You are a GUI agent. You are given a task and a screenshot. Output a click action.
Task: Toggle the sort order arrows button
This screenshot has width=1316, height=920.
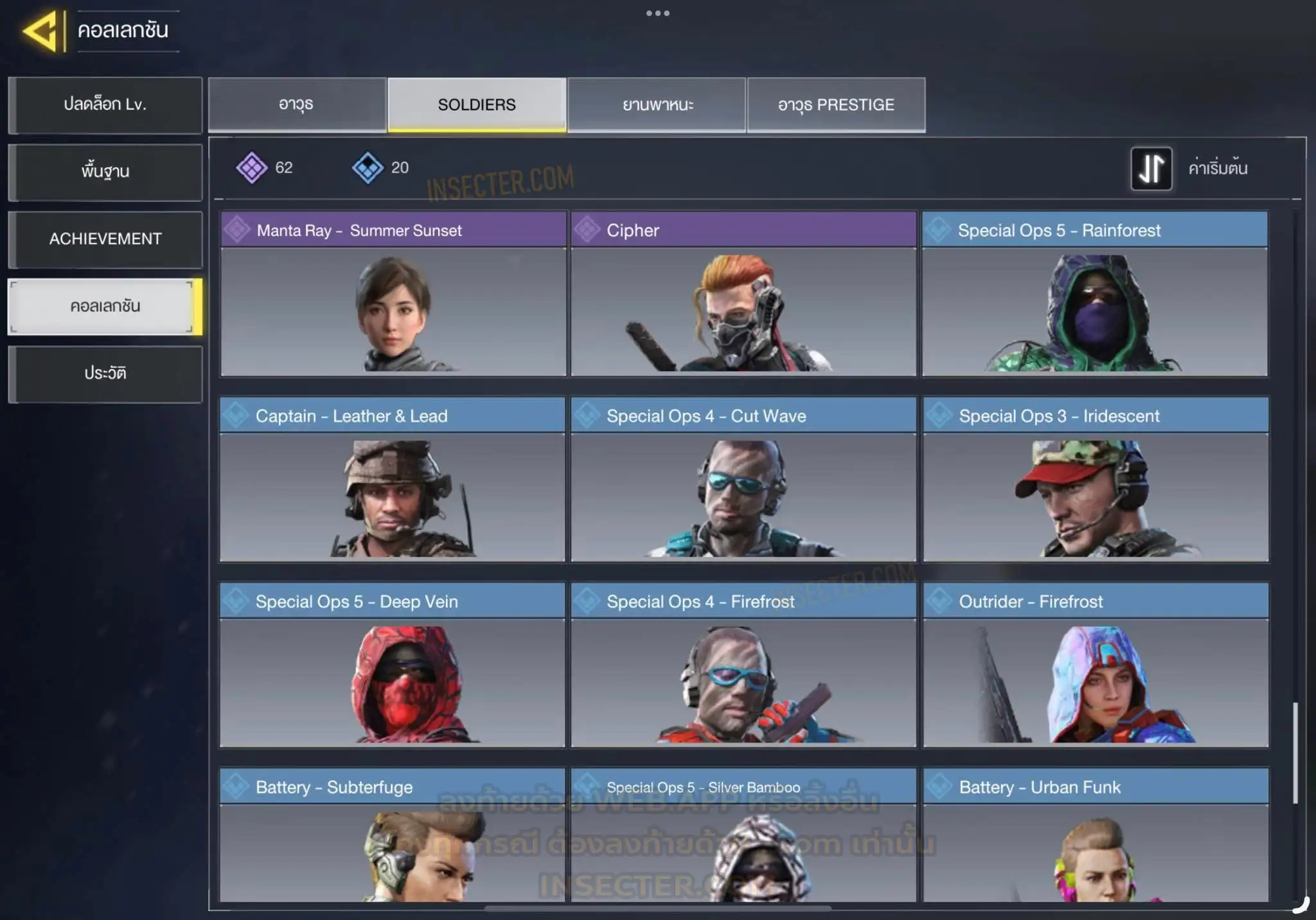coord(1151,168)
